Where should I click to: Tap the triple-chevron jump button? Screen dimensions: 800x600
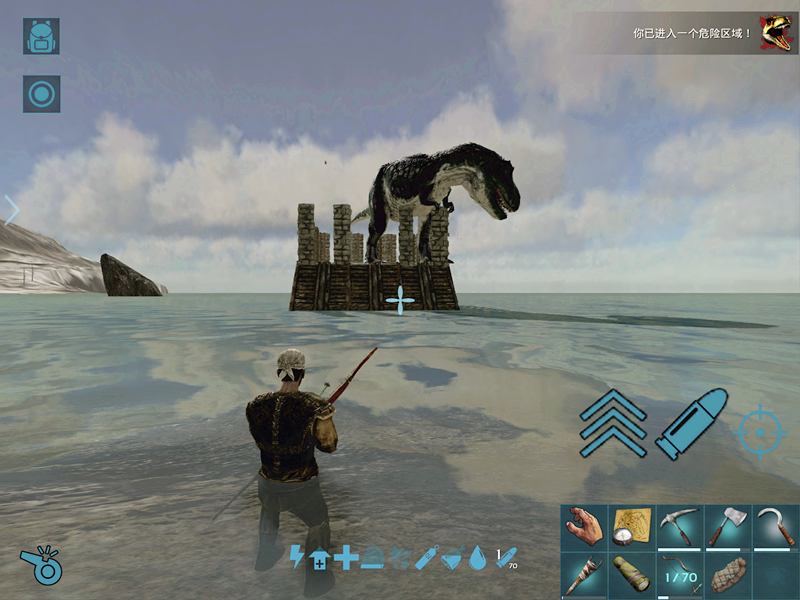click(612, 424)
